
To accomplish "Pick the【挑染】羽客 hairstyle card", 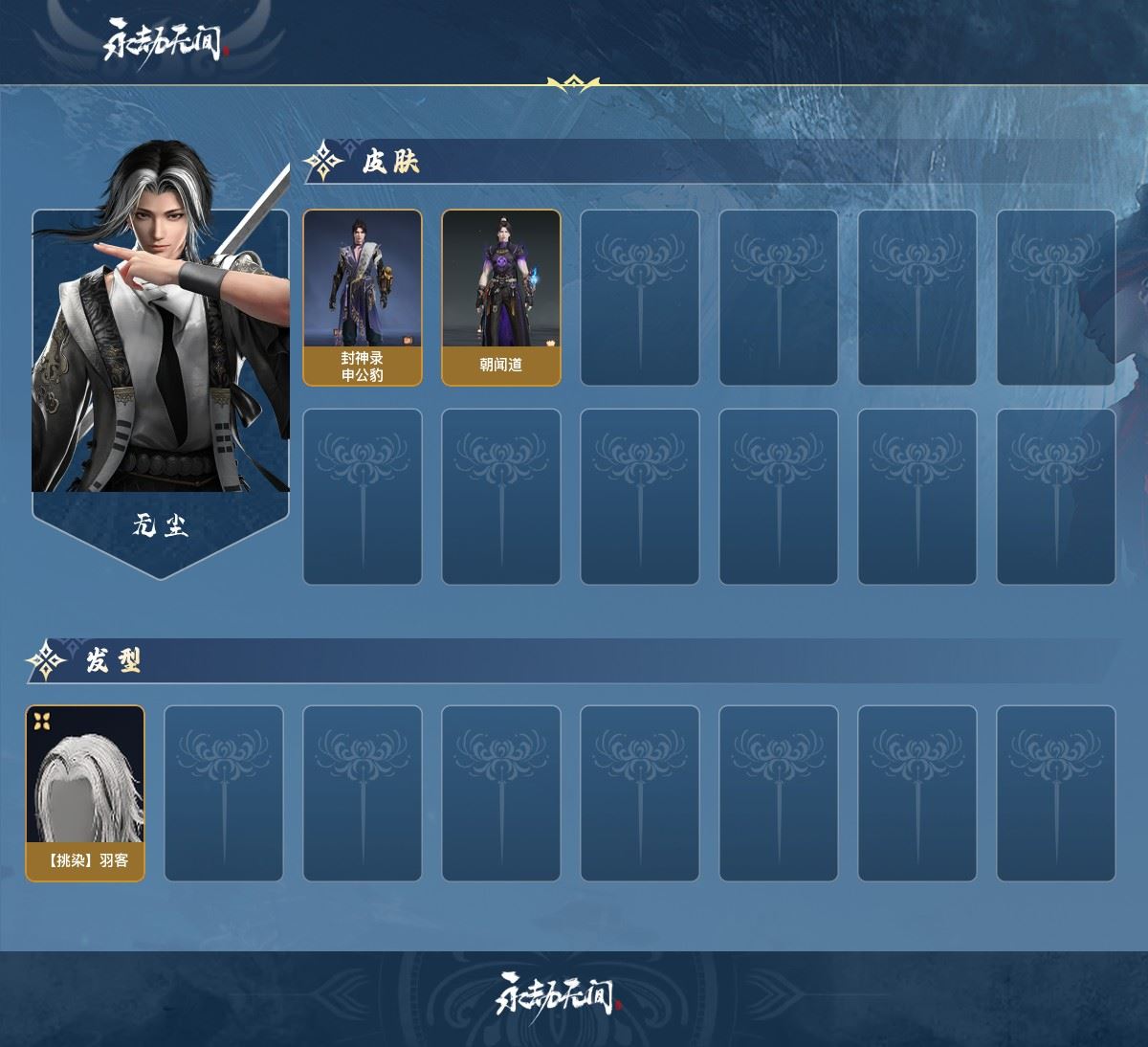I will 85,793.
